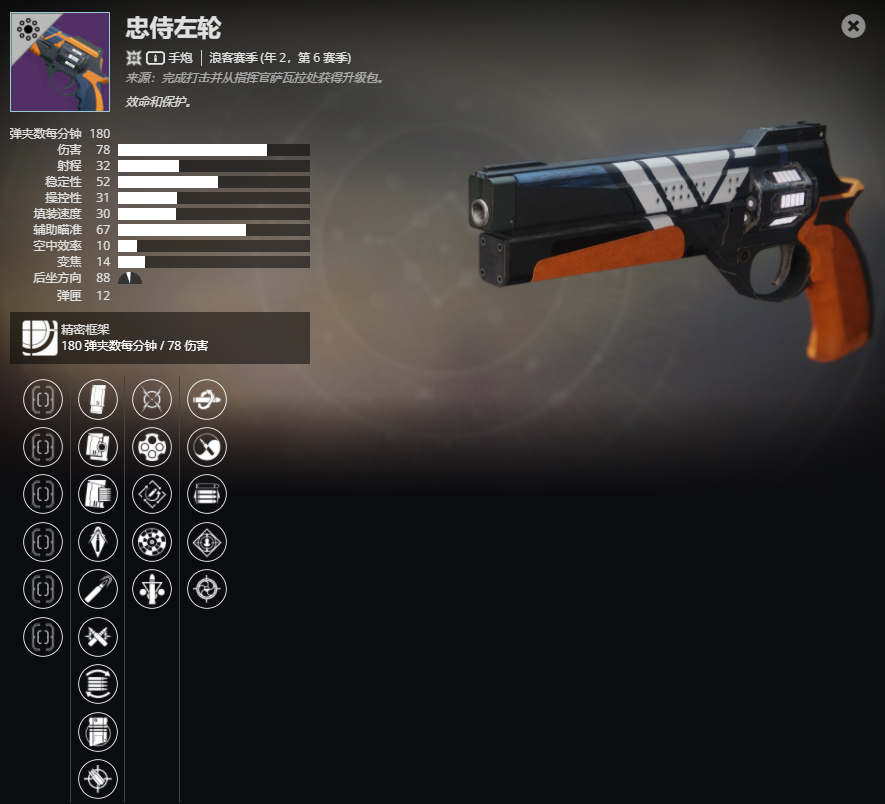Select the Precision Frame intrinsic perk icon
Image resolution: width=885 pixels, height=804 pixels.
pyautogui.click(x=34, y=338)
